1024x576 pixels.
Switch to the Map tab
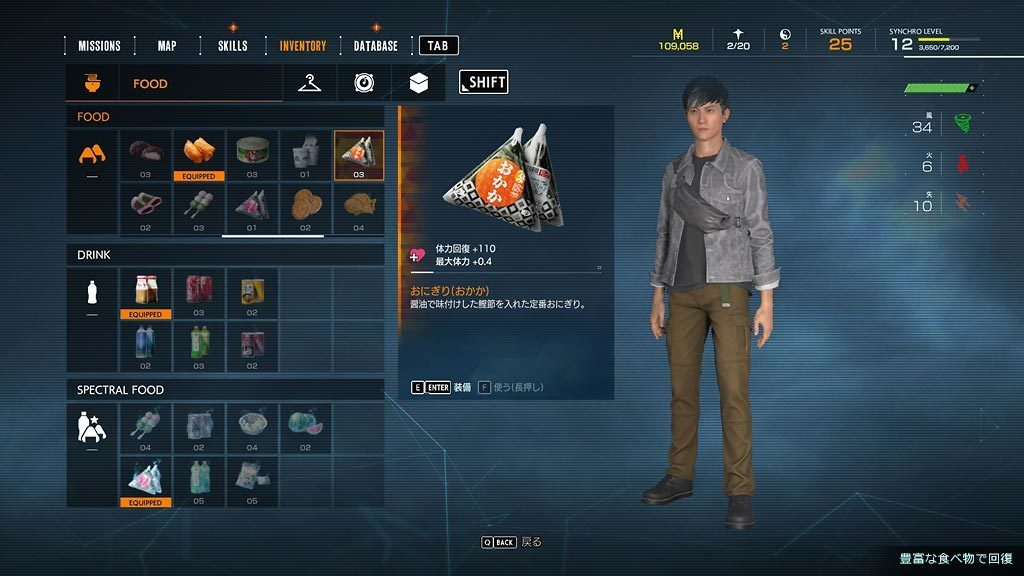pos(167,46)
